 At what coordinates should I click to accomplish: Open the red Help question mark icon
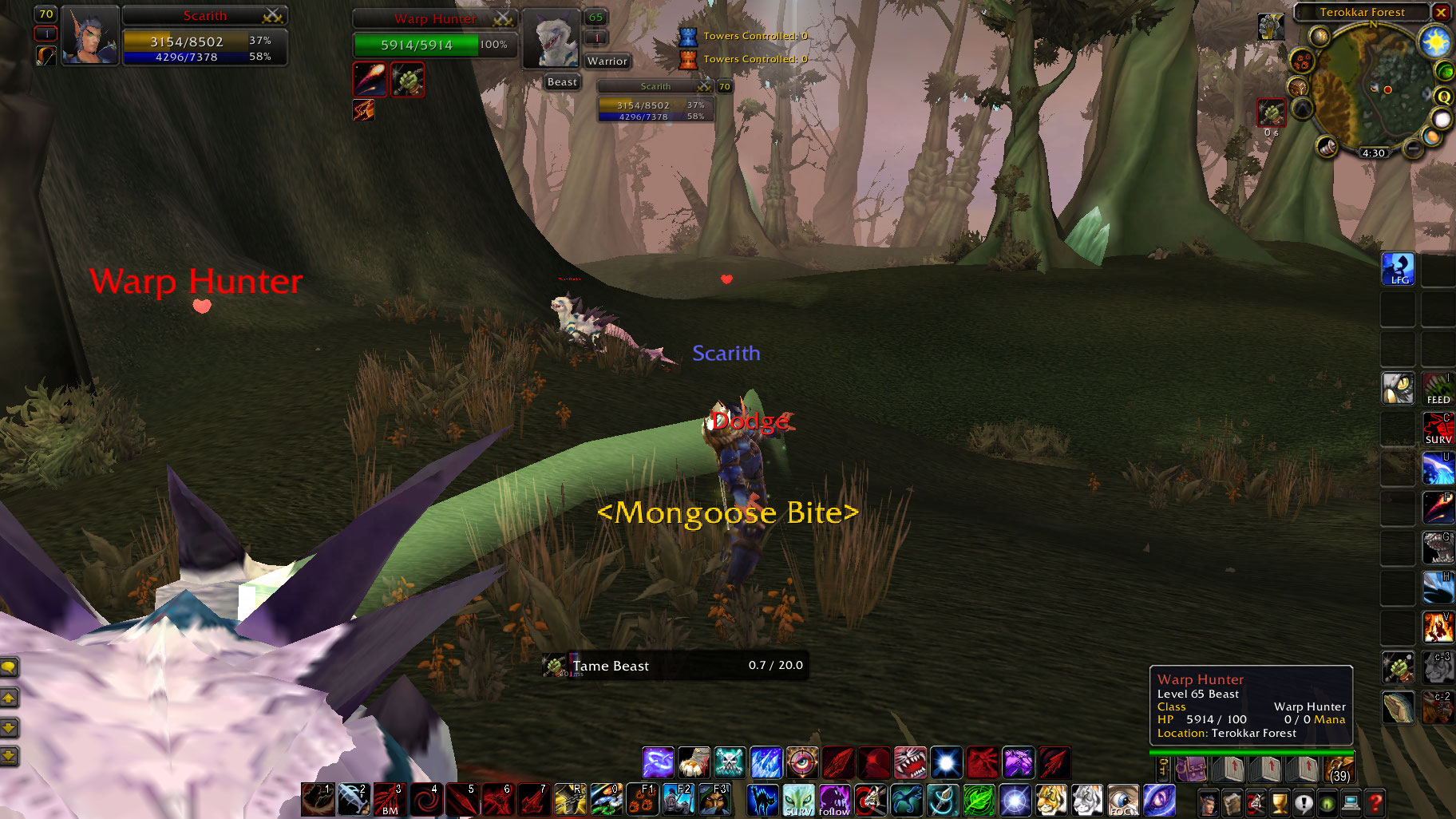coord(1375,805)
